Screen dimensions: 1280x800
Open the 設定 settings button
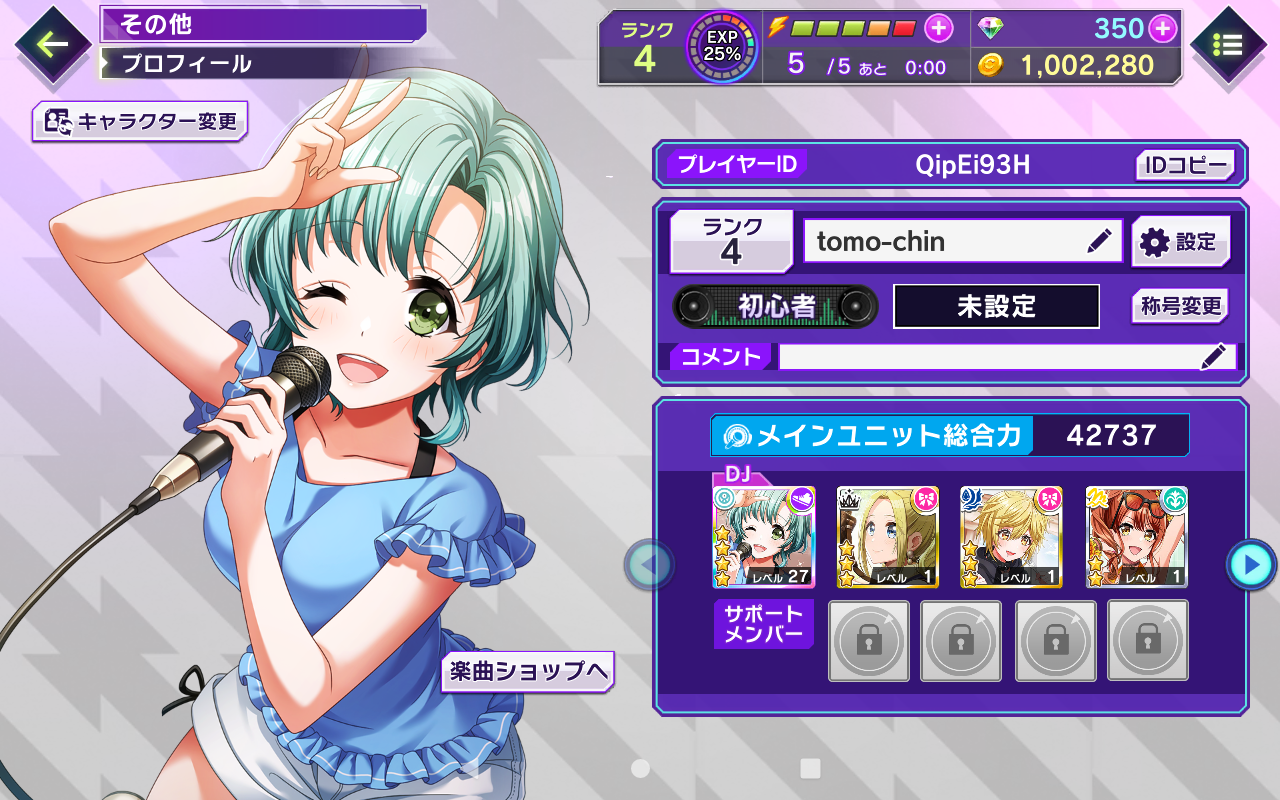[x=1180, y=242]
